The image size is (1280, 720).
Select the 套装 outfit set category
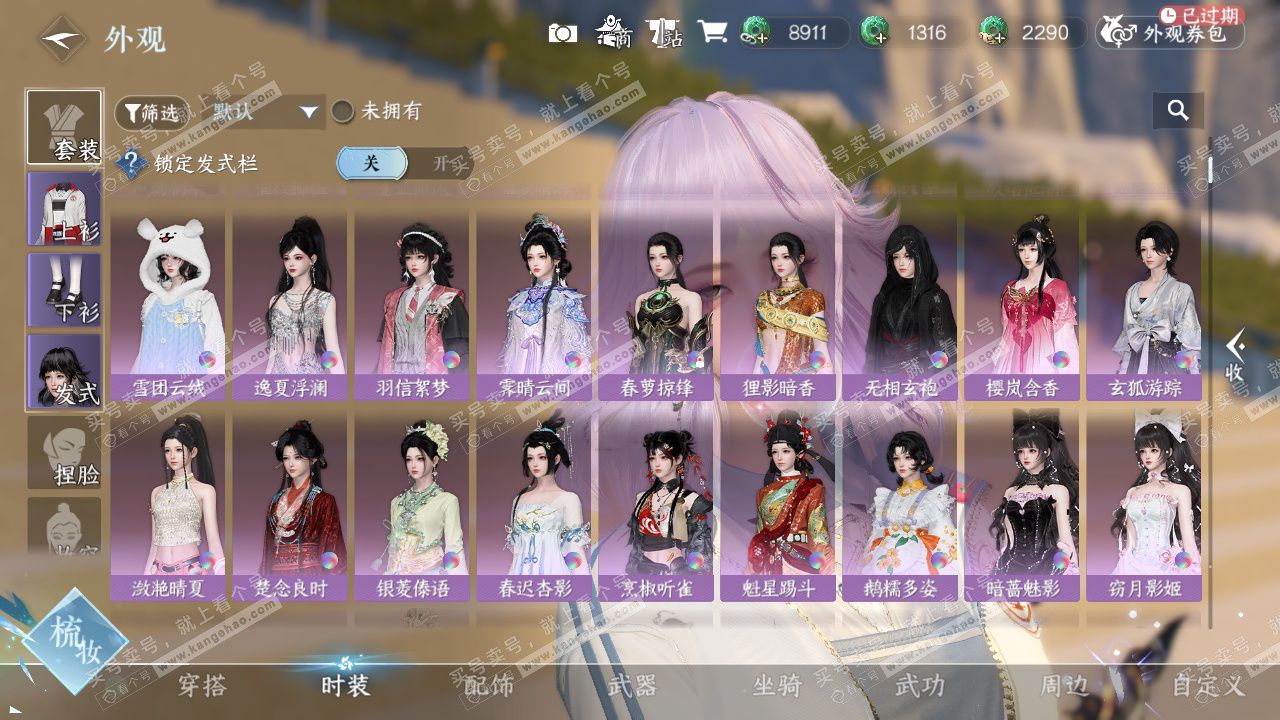point(64,128)
